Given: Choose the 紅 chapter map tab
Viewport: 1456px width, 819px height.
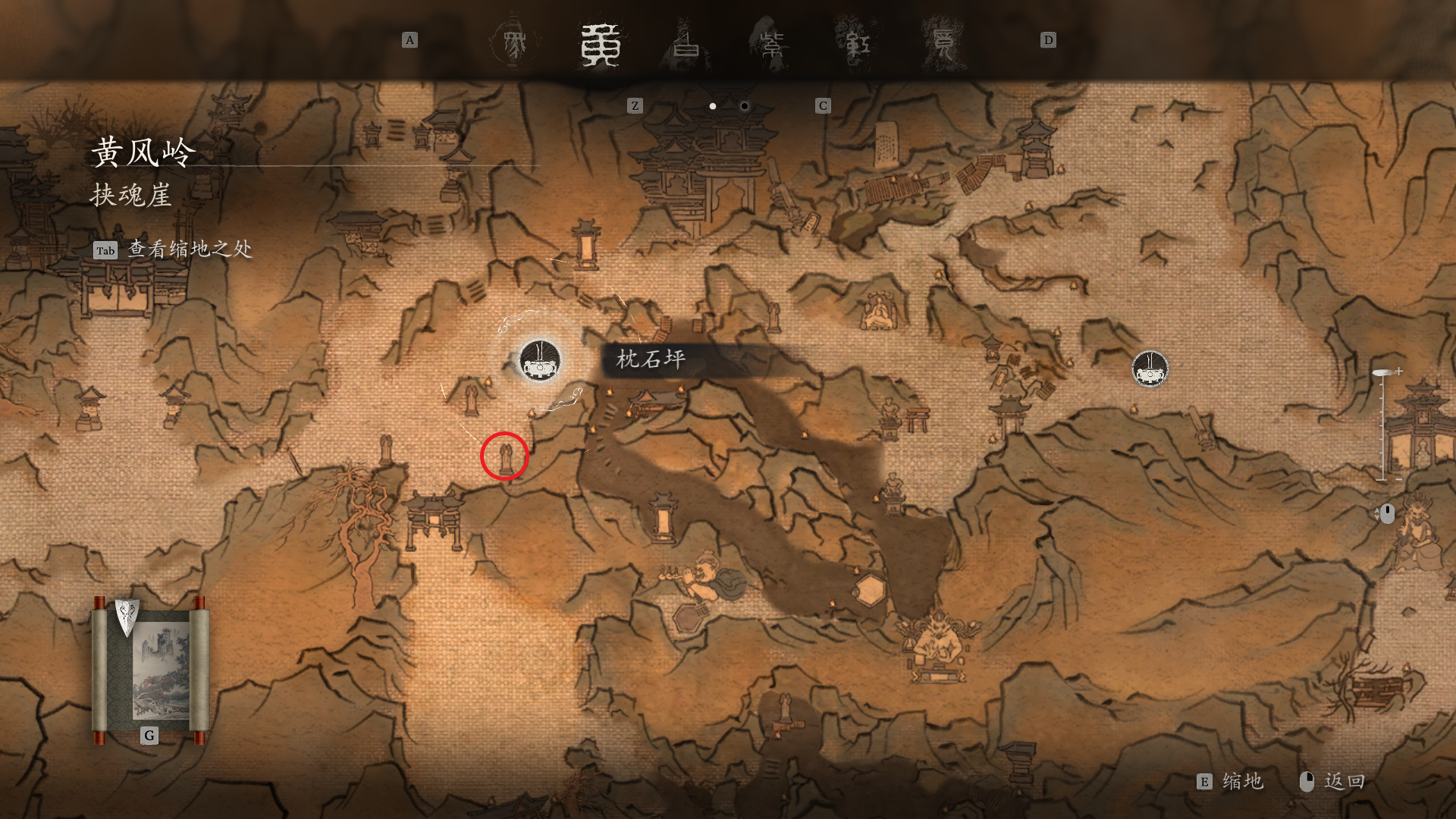Looking at the screenshot, I should pyautogui.click(x=858, y=44).
